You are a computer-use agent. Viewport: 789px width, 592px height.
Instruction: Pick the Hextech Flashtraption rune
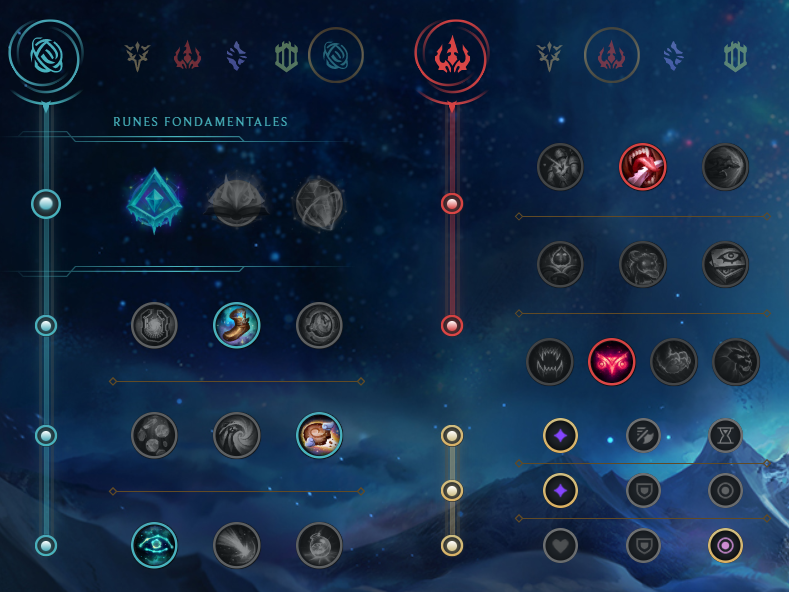click(x=154, y=325)
